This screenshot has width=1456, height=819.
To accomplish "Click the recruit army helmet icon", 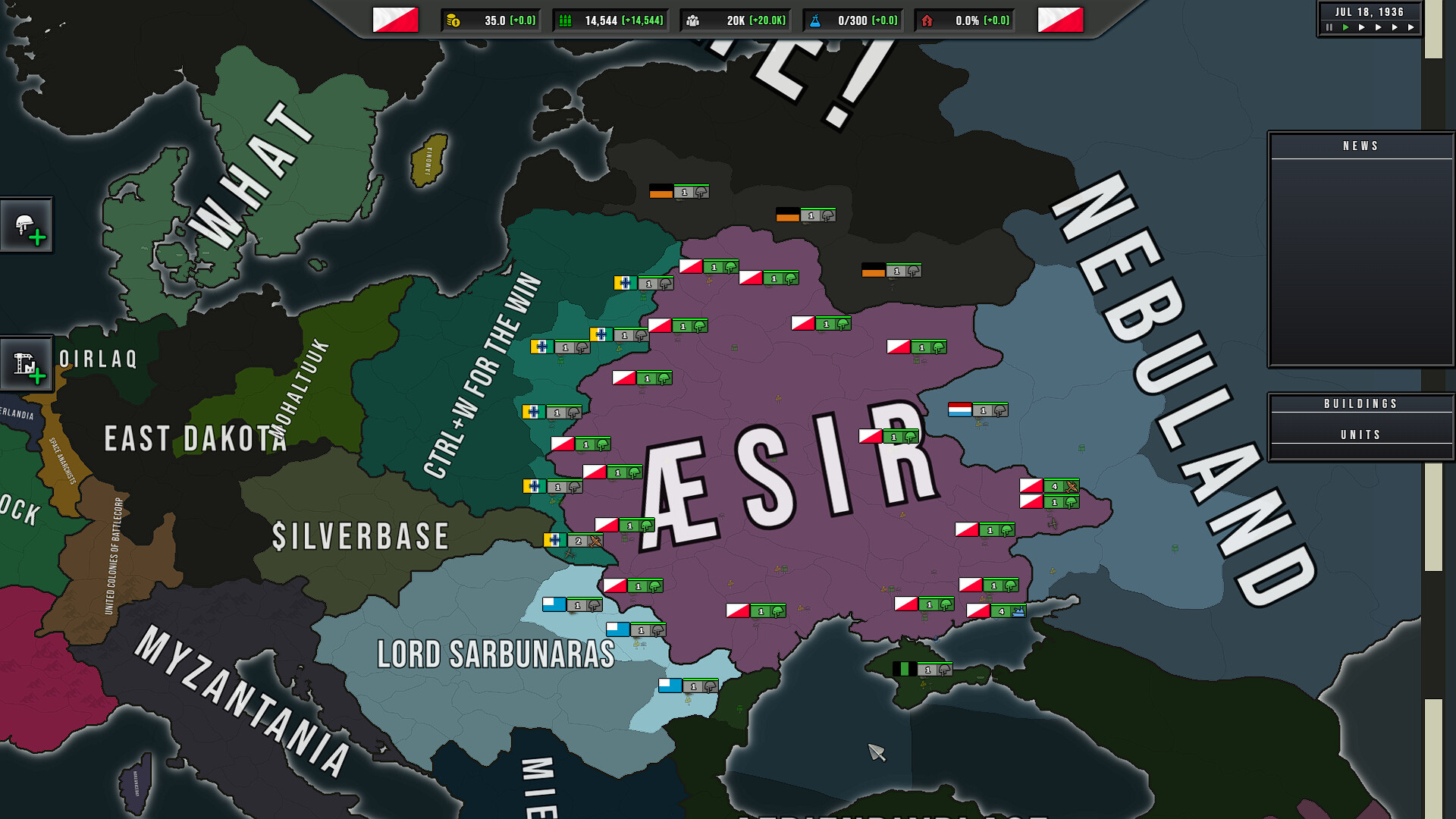I will (28, 224).
